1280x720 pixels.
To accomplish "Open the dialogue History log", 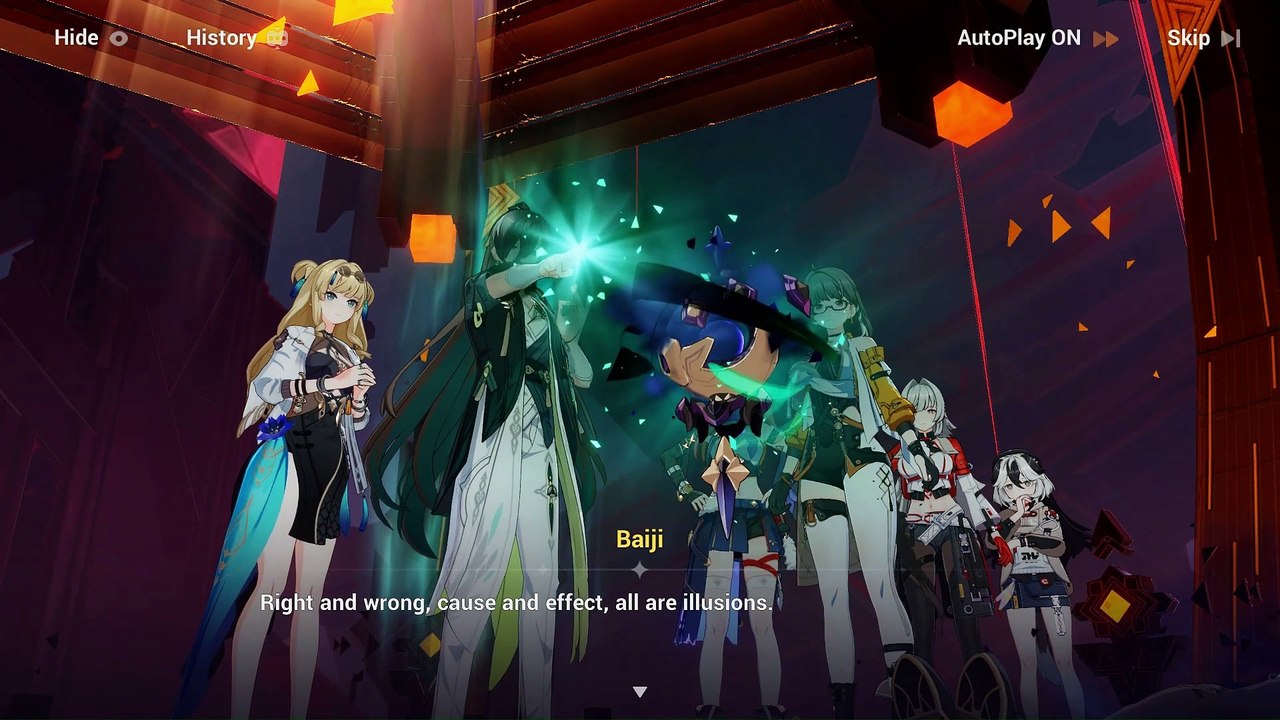I will tap(236, 38).
